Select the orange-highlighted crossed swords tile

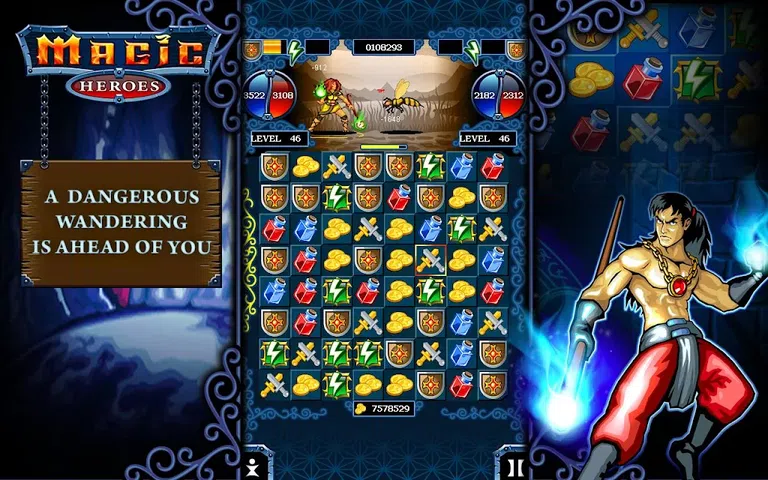tap(431, 260)
